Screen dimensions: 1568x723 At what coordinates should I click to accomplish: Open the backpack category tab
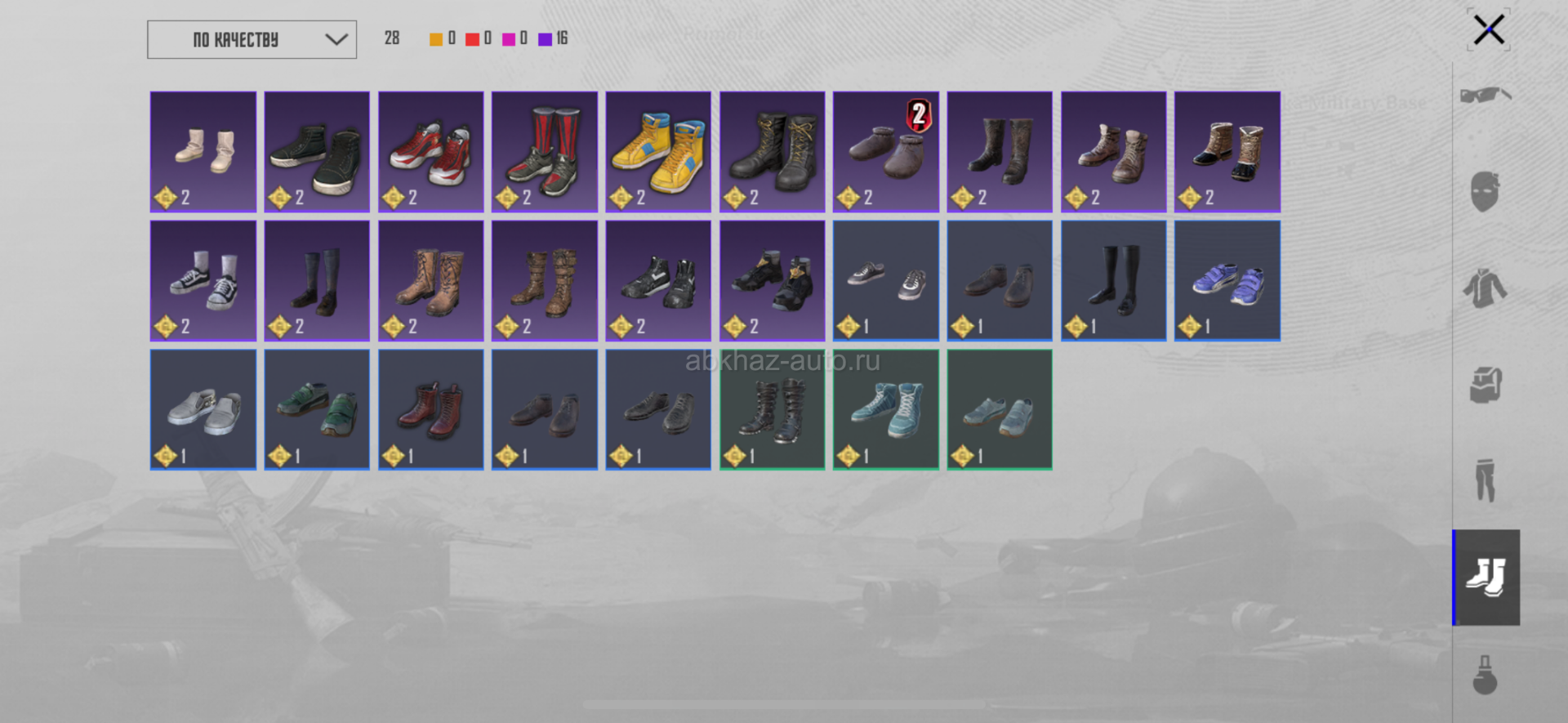(x=1486, y=384)
